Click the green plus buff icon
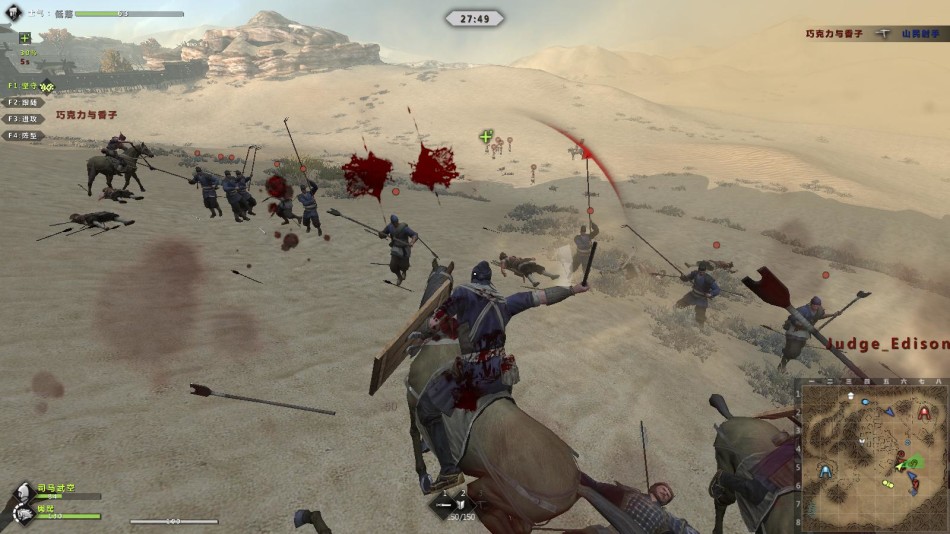Viewport: 950px width, 534px height. [25, 38]
